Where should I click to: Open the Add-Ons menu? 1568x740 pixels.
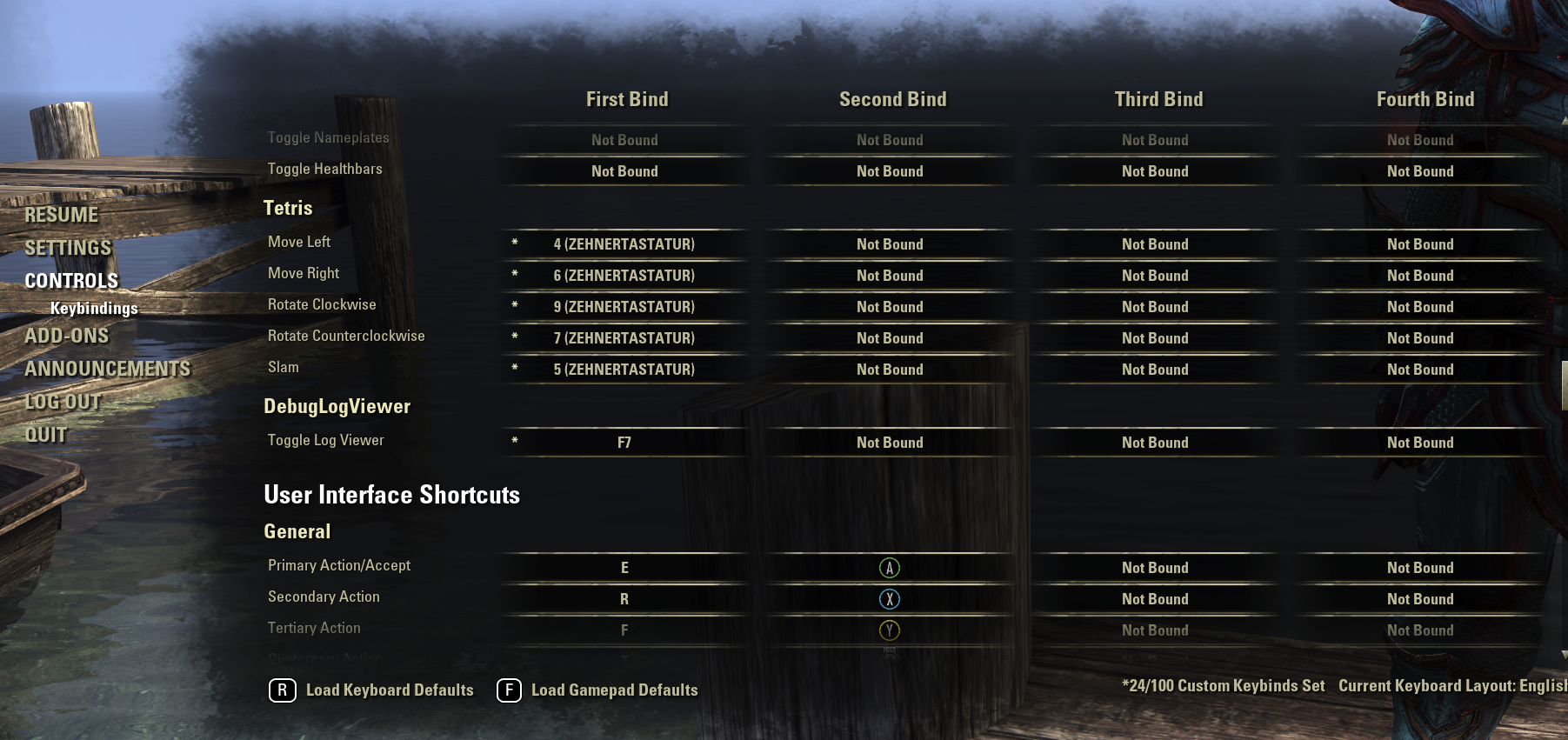(67, 336)
